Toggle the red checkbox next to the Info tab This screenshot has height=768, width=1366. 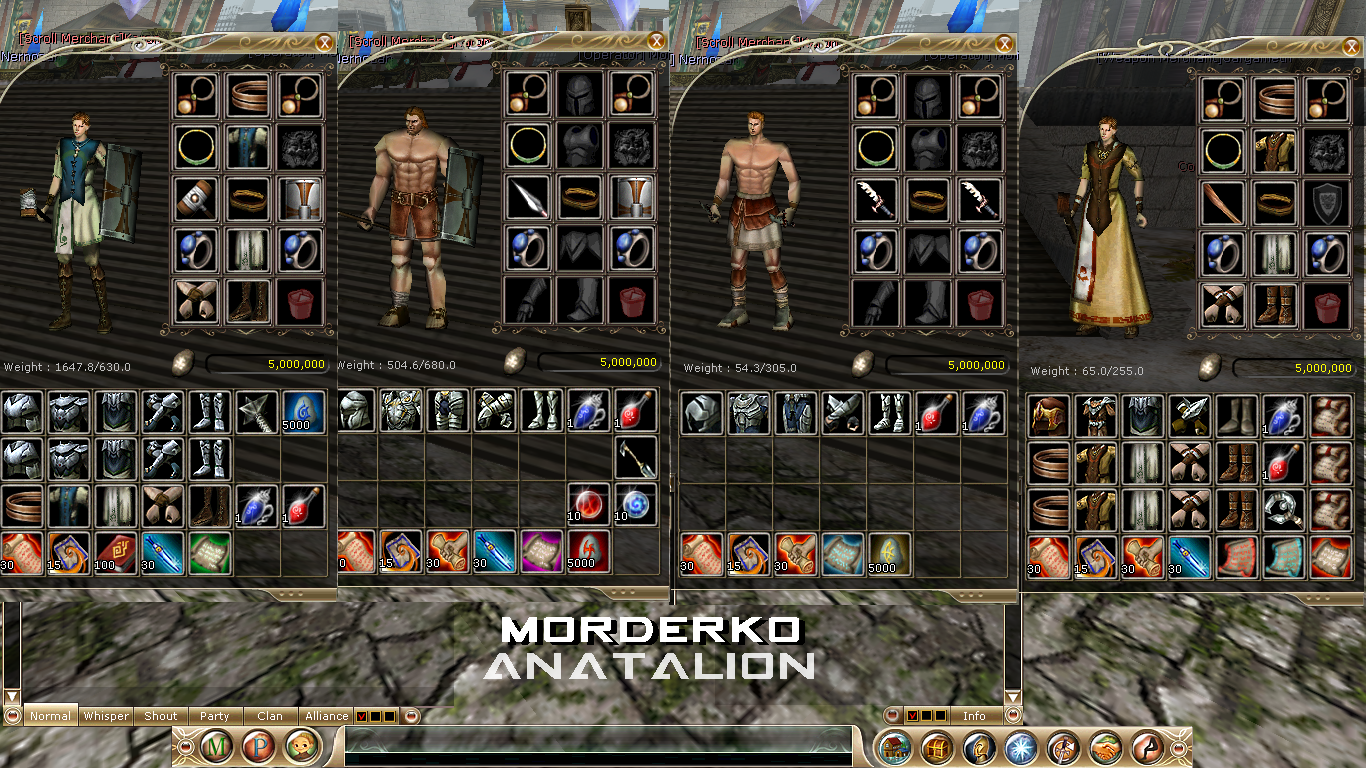(x=913, y=715)
